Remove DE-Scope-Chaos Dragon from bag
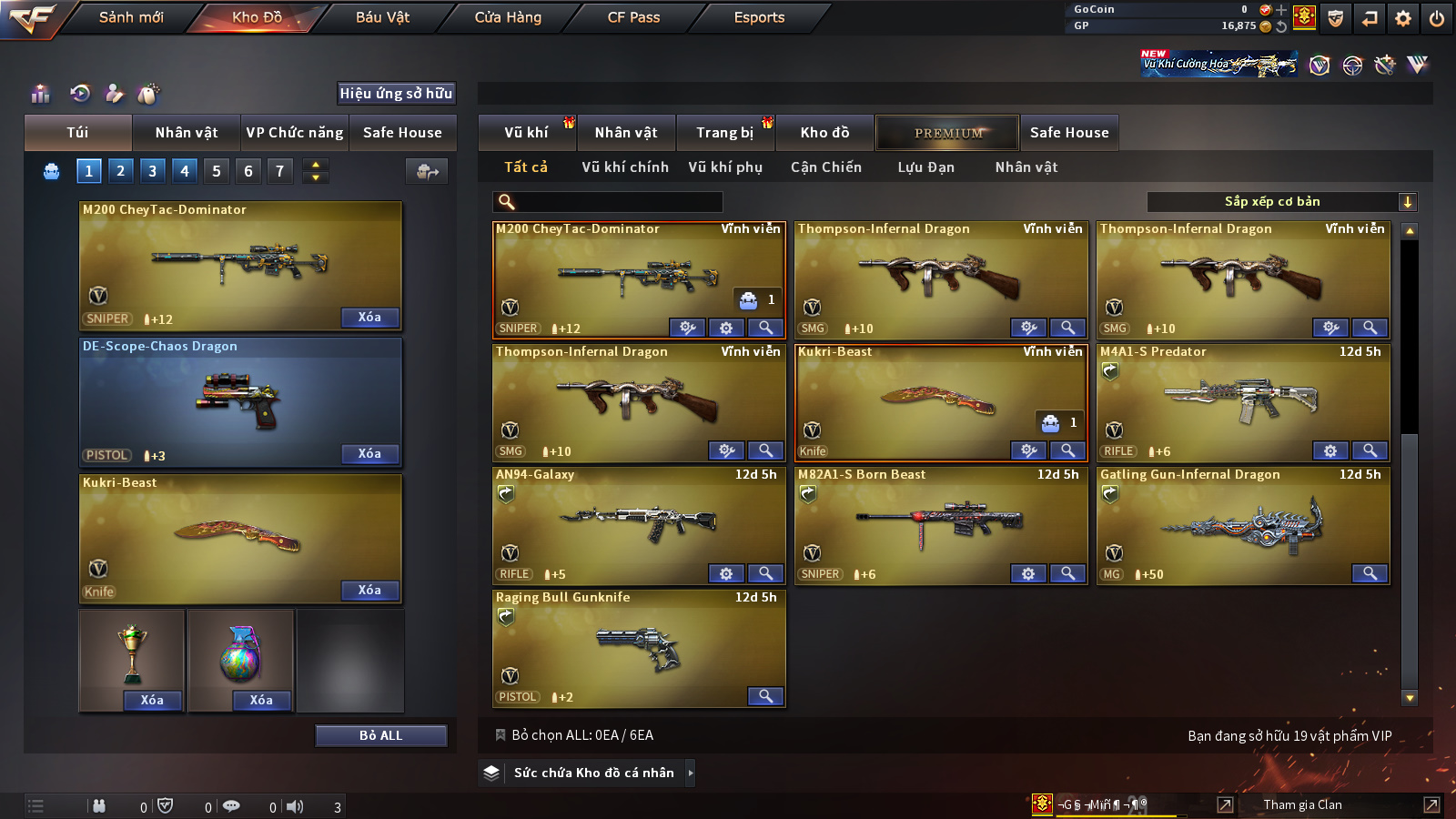The width and height of the screenshot is (1456, 819). [x=369, y=453]
